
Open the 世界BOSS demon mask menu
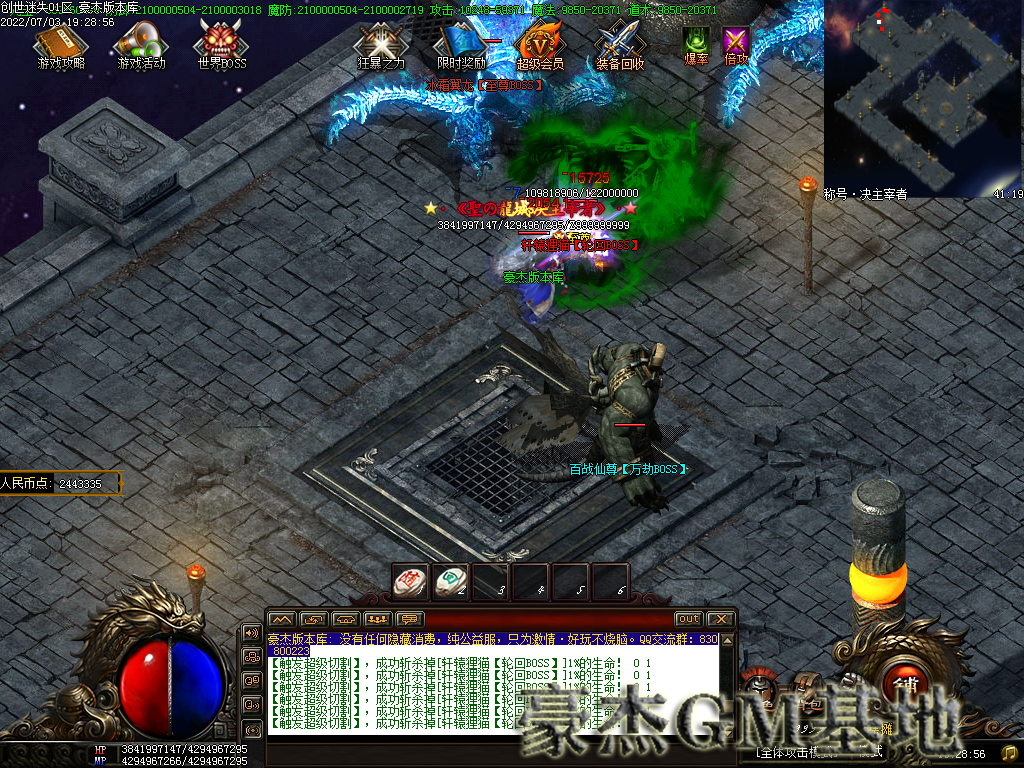(221, 45)
